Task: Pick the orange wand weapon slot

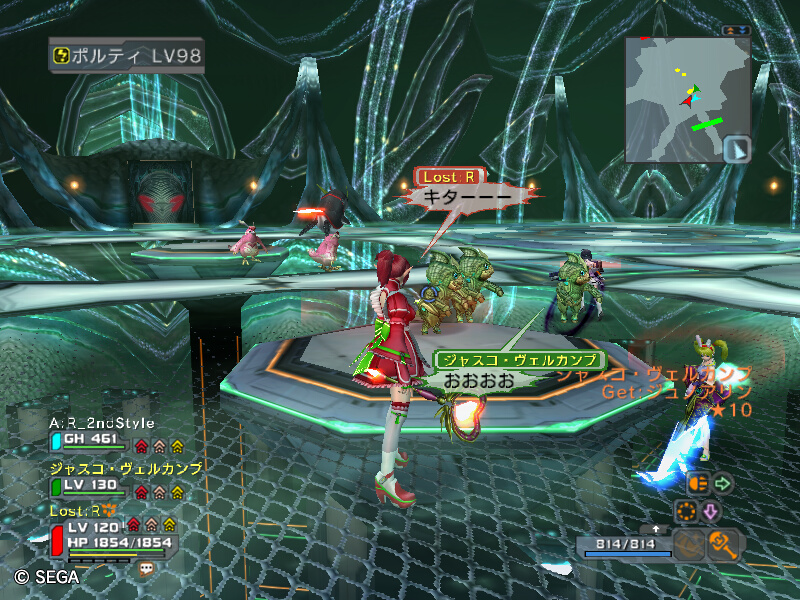Action: [722, 544]
